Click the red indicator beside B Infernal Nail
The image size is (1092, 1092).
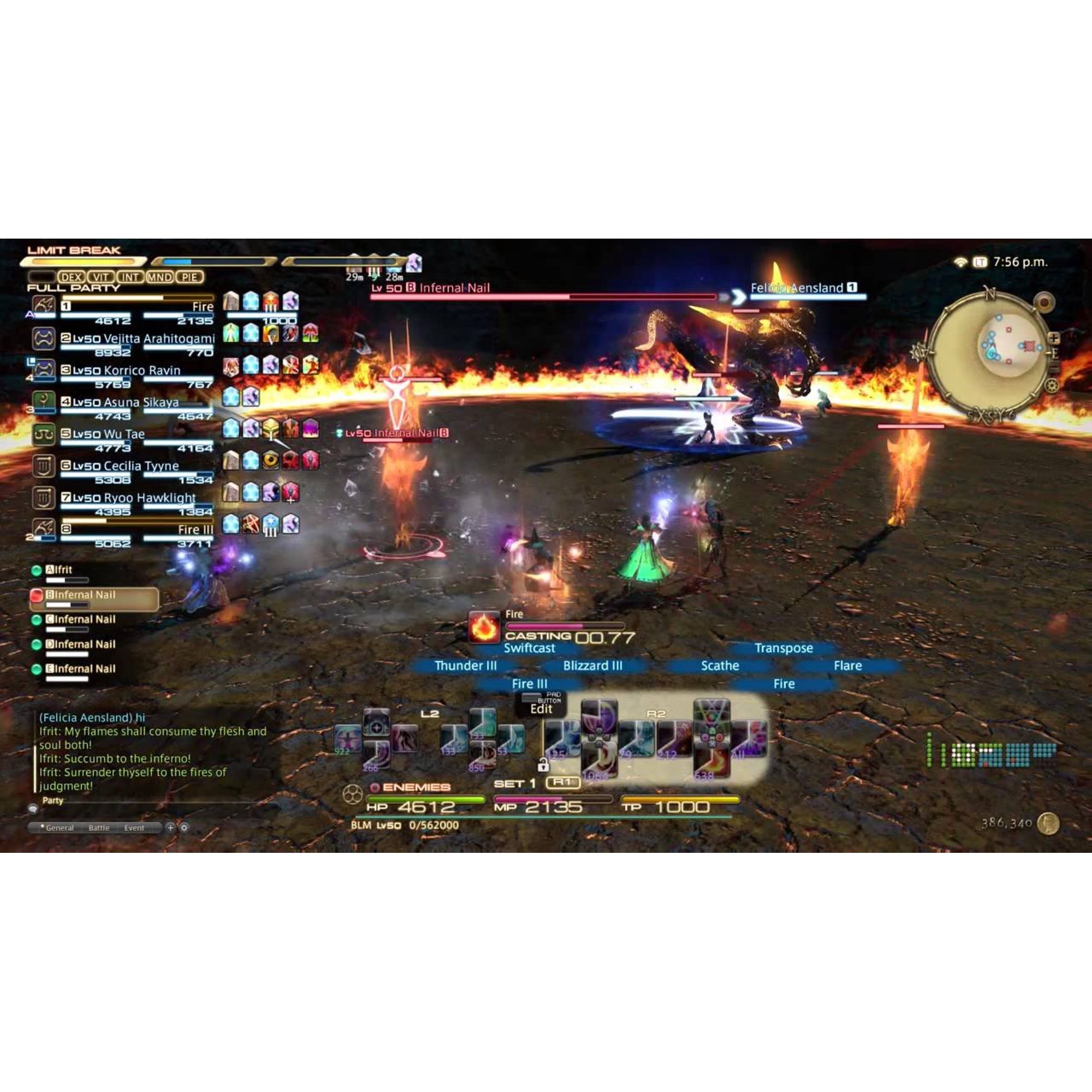click(37, 596)
